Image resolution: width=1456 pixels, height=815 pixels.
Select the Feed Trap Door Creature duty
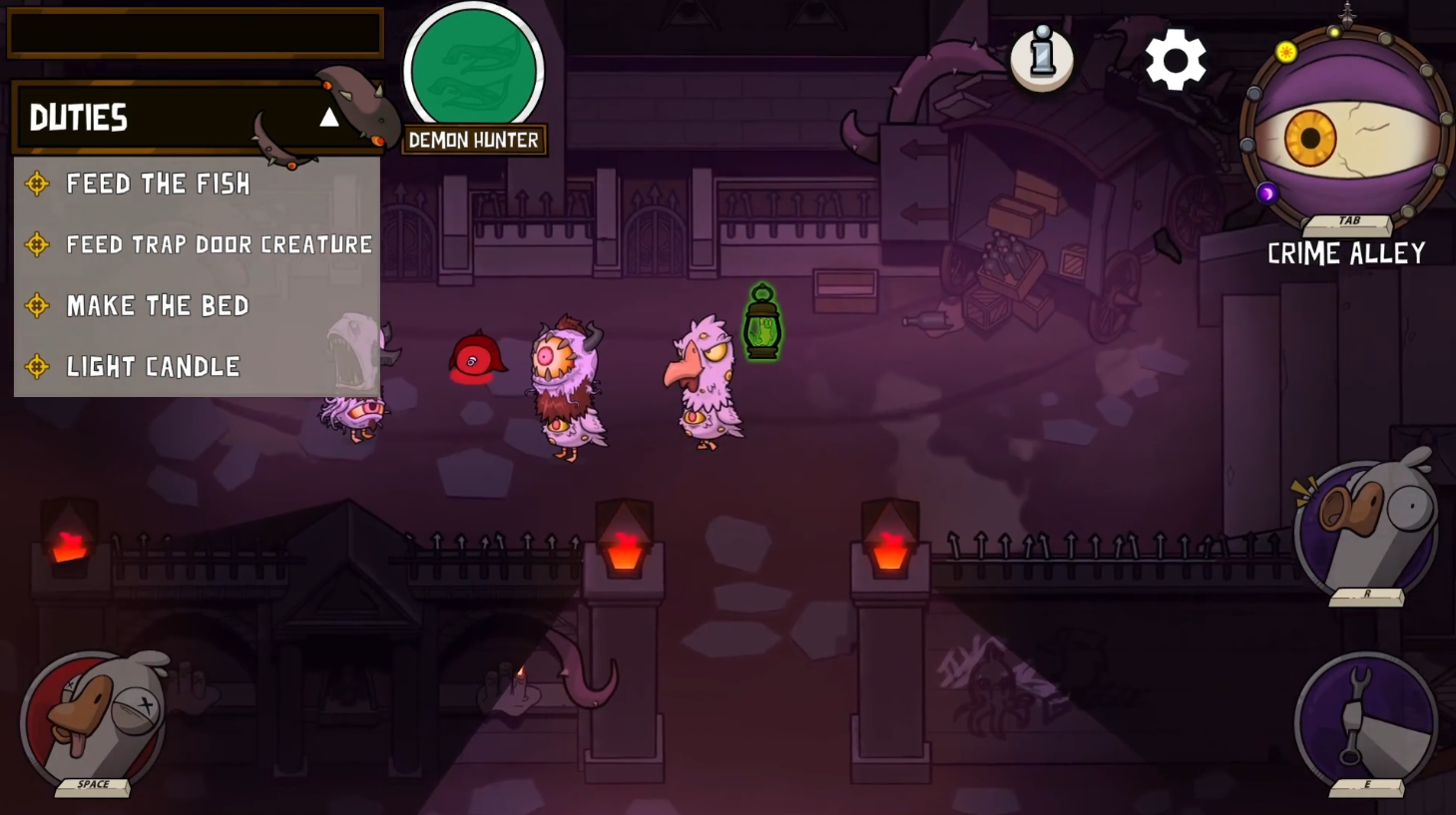pos(218,244)
